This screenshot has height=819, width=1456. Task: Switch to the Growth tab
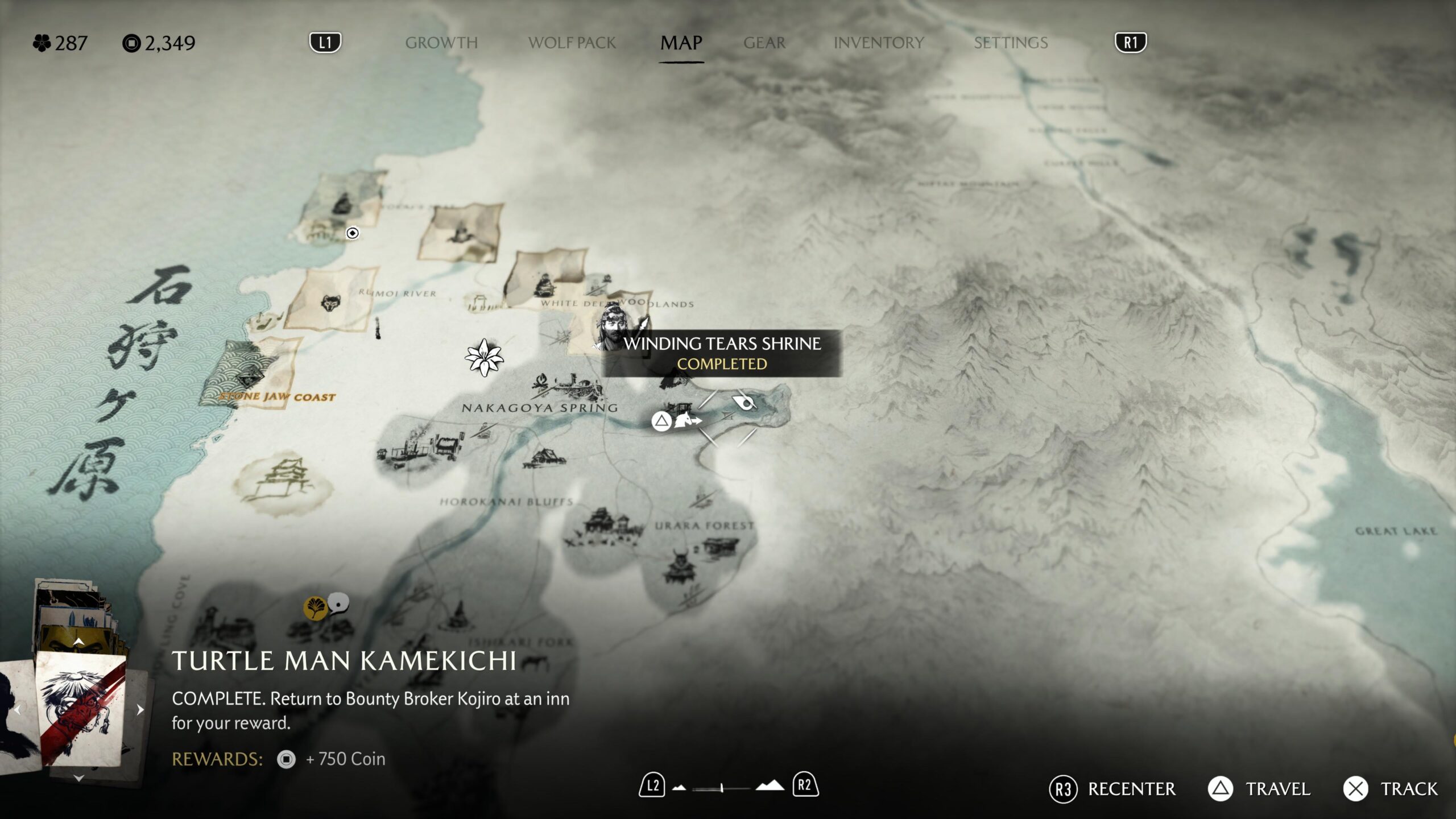click(441, 43)
